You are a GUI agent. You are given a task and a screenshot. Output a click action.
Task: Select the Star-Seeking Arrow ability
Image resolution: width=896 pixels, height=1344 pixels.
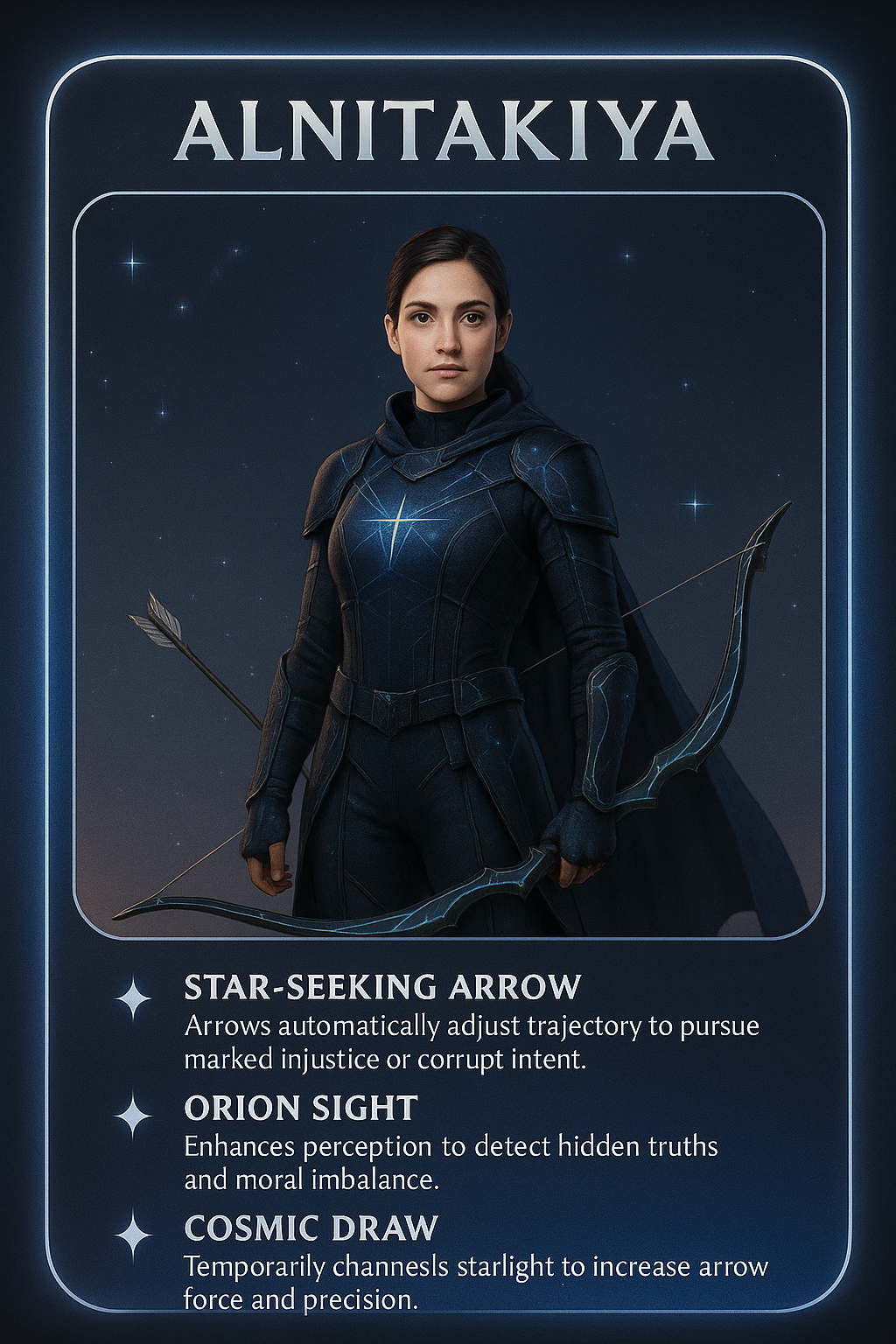coord(382,987)
